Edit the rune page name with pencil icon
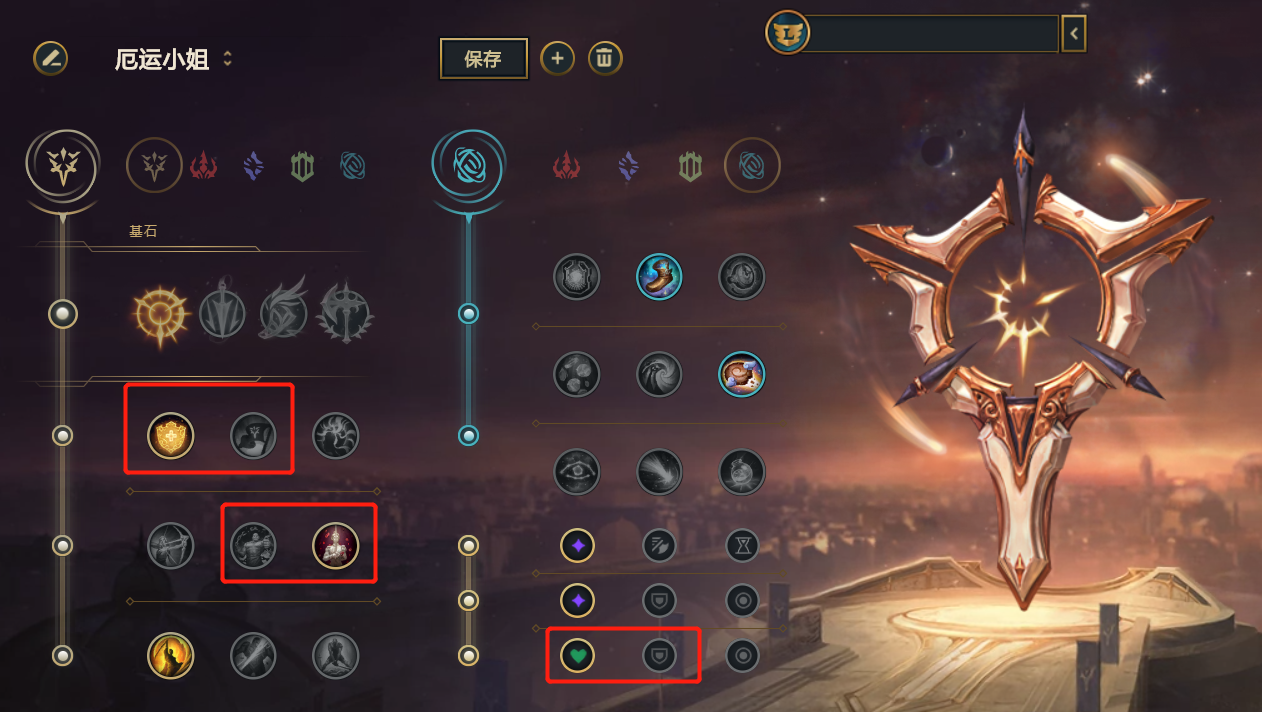The image size is (1262, 712). click(51, 58)
